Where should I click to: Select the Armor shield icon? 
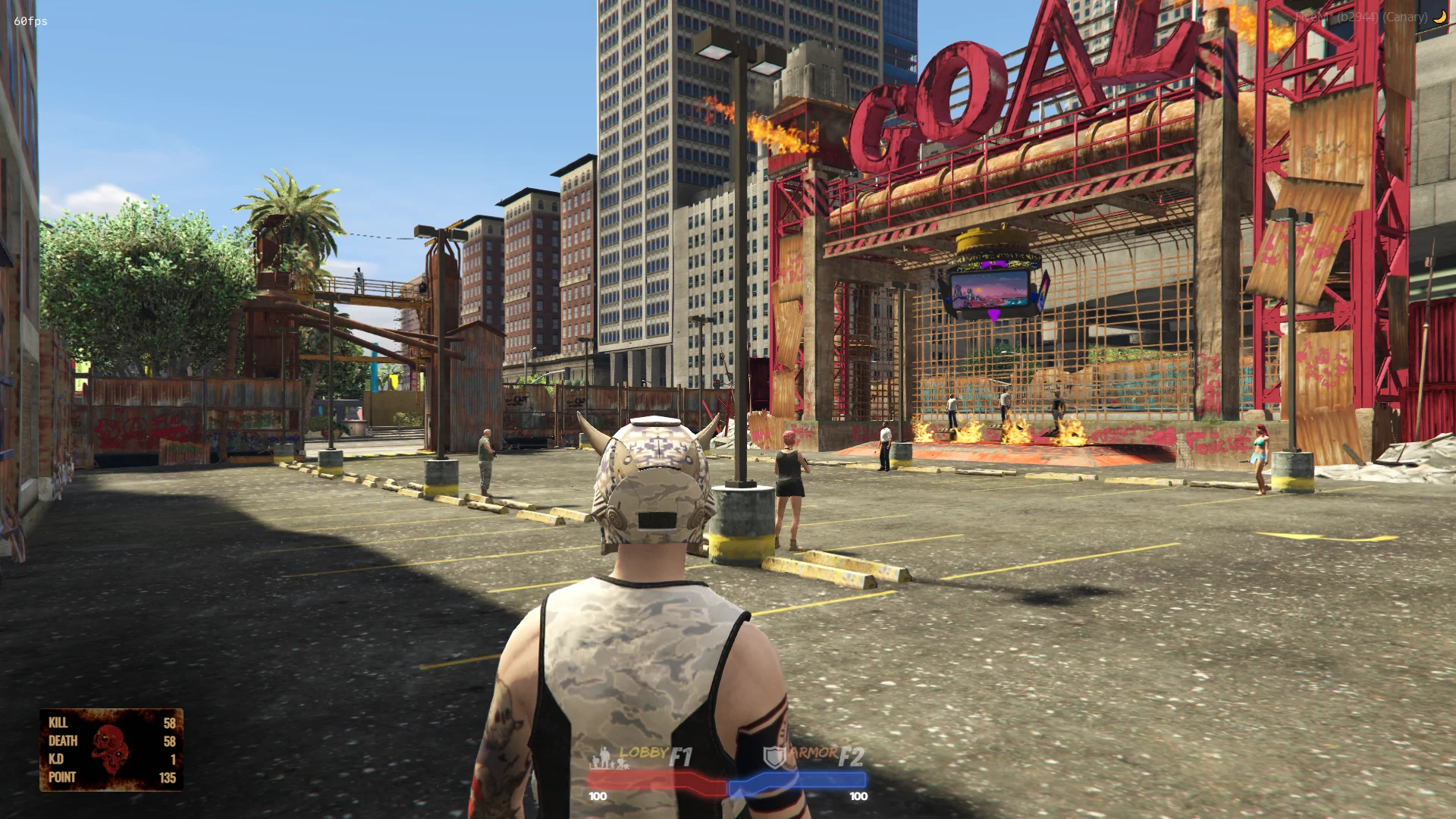tap(773, 757)
